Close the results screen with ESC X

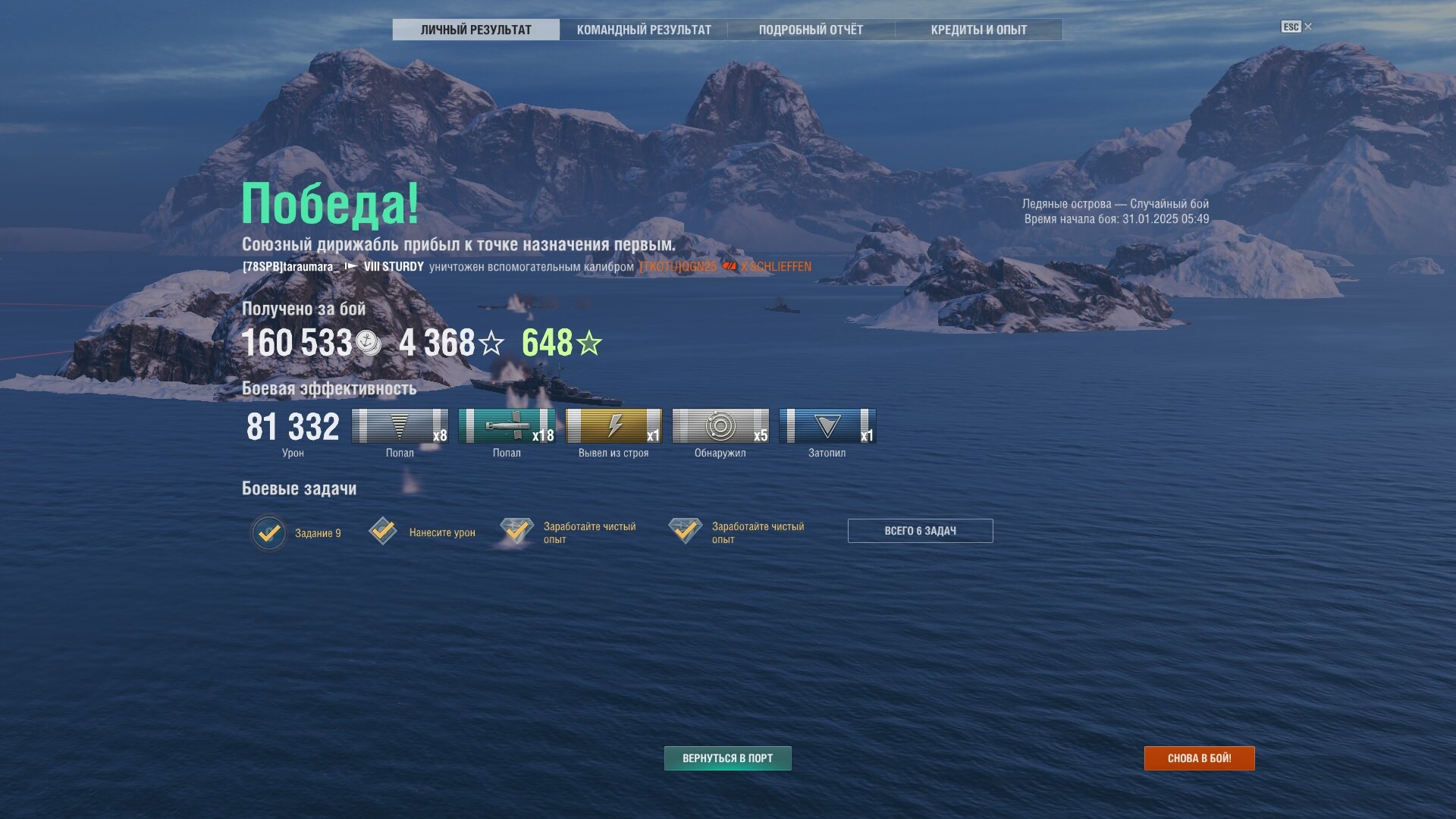click(x=1297, y=27)
